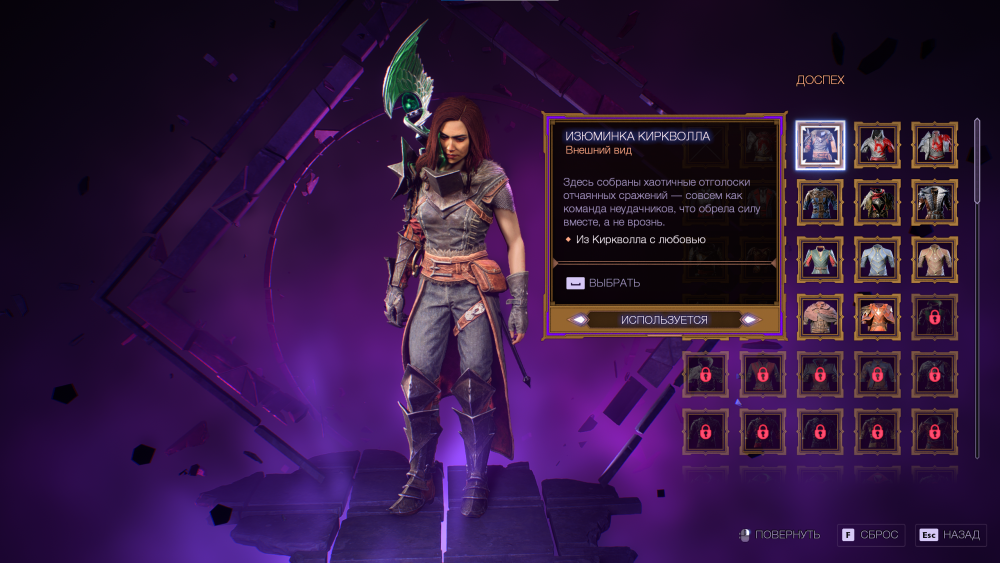Image resolution: width=1000 pixels, height=563 pixels.
Task: Click the СБРОС reset button
Action: tap(872, 535)
